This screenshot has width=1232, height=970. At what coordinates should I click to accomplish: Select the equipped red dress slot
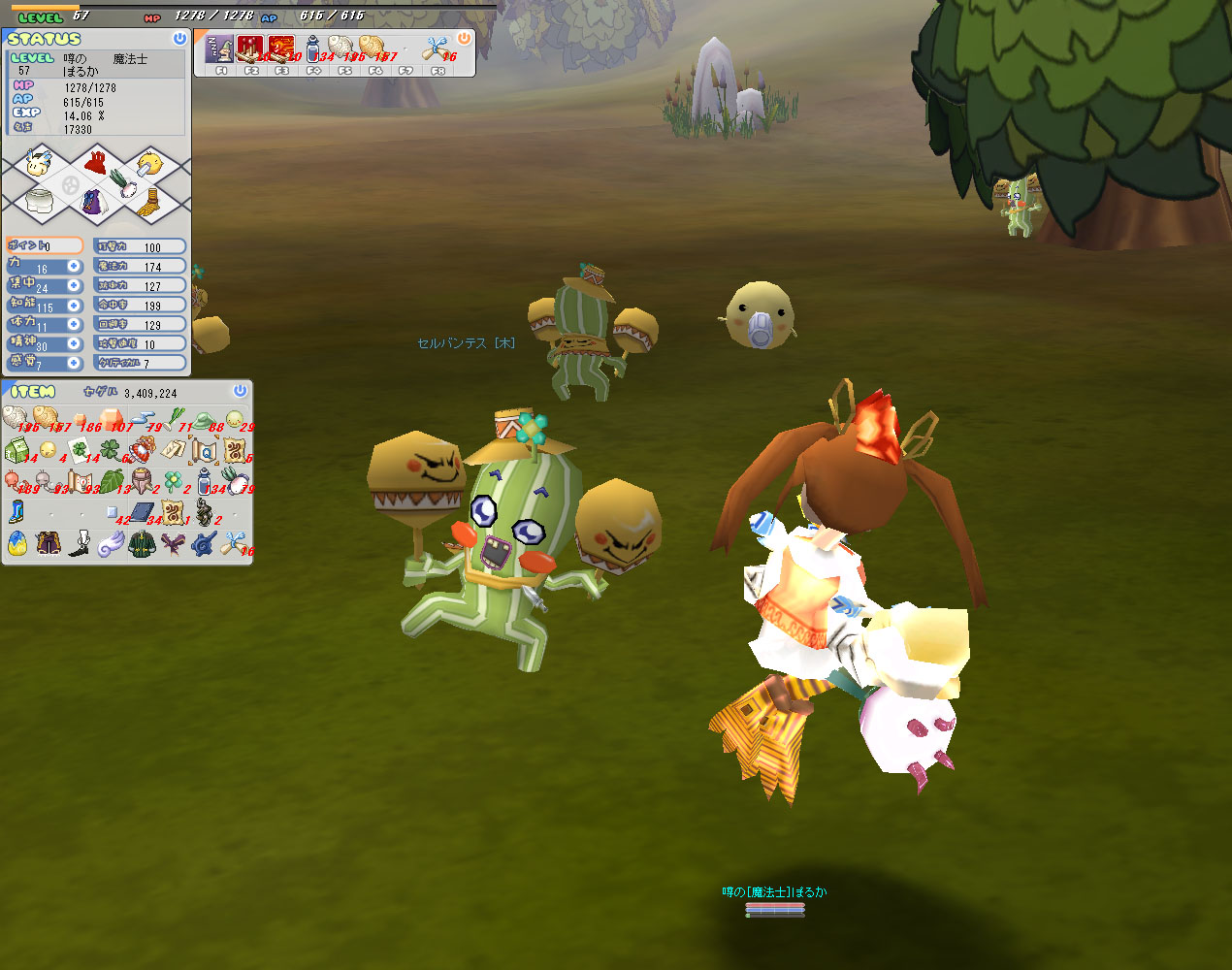point(95,163)
